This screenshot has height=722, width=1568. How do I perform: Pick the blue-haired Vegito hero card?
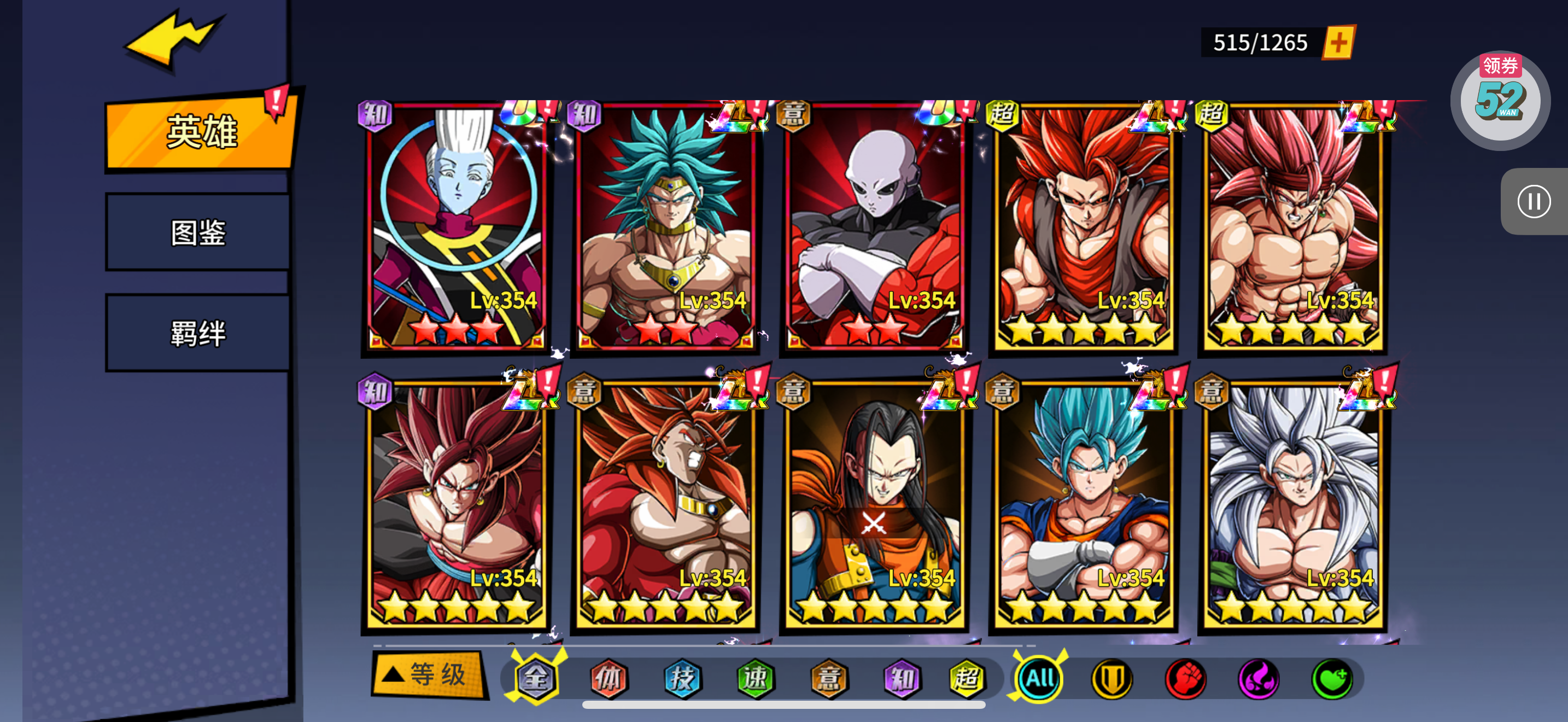click(1084, 505)
